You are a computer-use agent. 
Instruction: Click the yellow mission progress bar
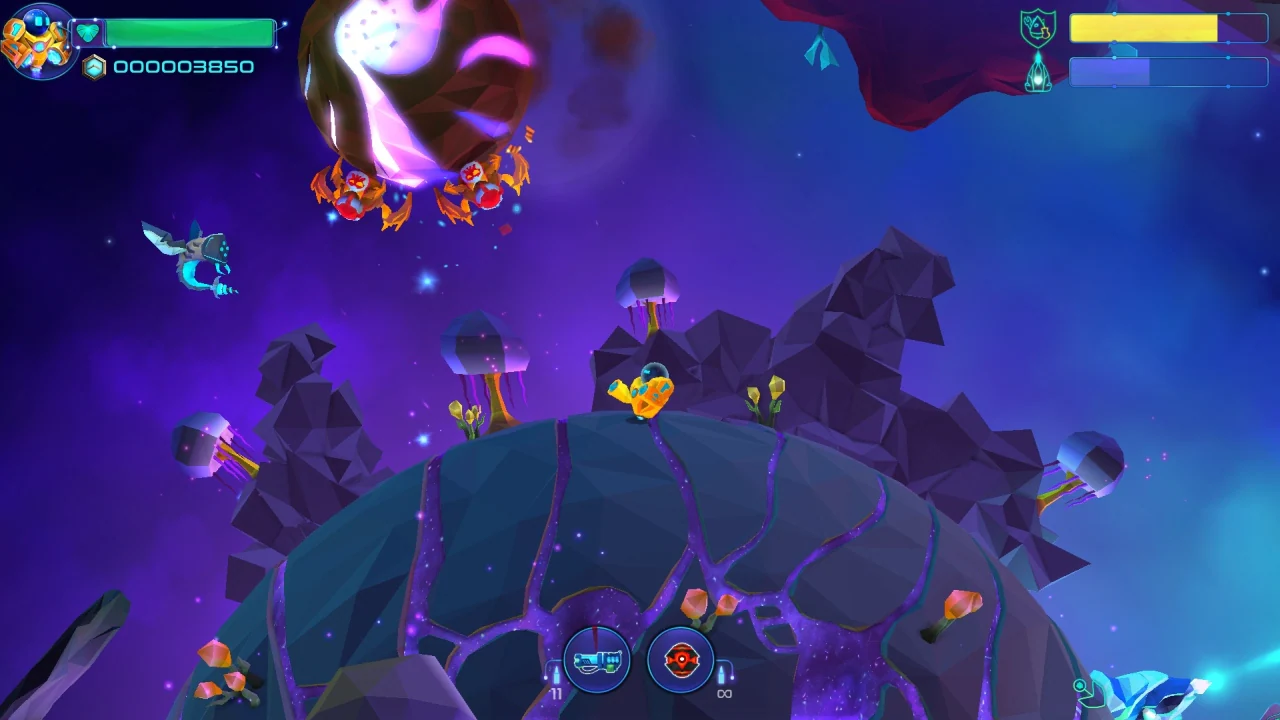[1143, 29]
